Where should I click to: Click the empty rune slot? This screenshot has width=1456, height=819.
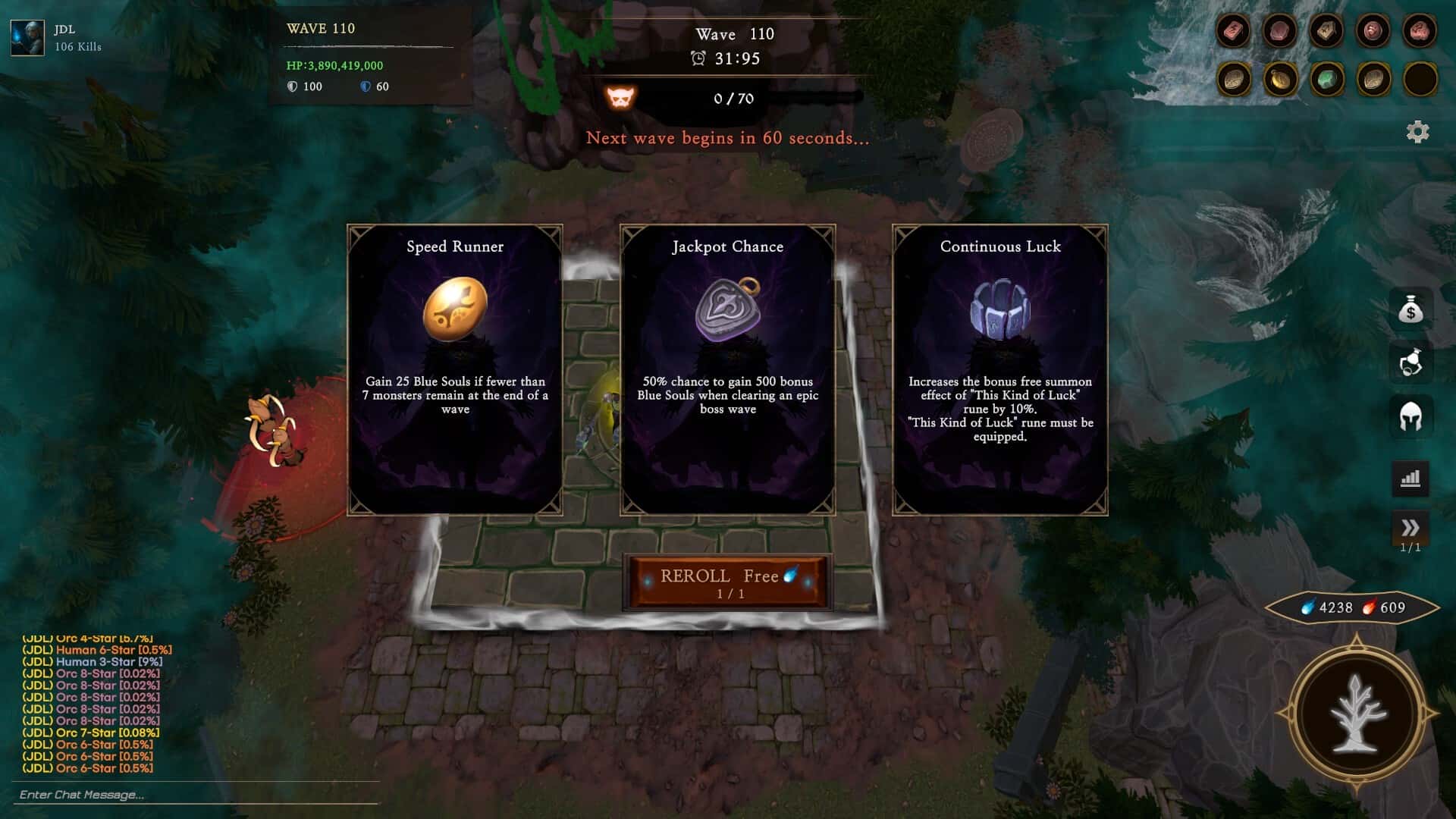pos(1420,79)
